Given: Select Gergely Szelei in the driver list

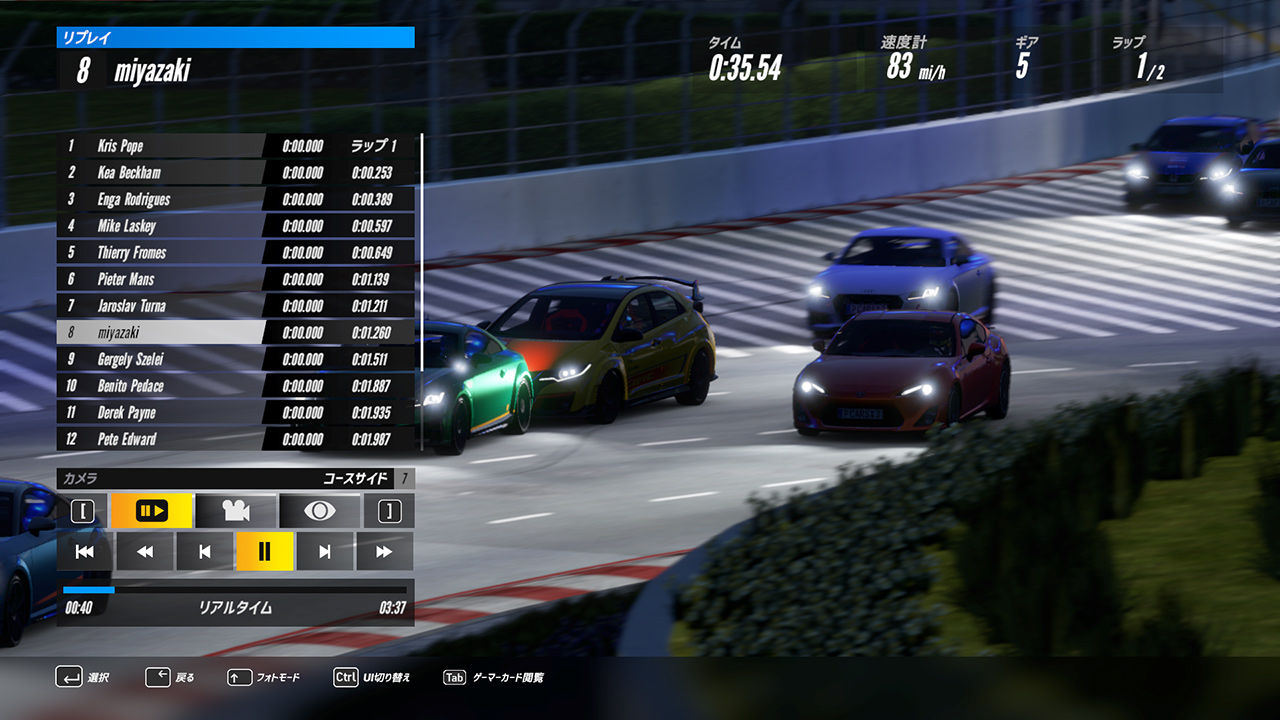Looking at the screenshot, I should [160, 359].
